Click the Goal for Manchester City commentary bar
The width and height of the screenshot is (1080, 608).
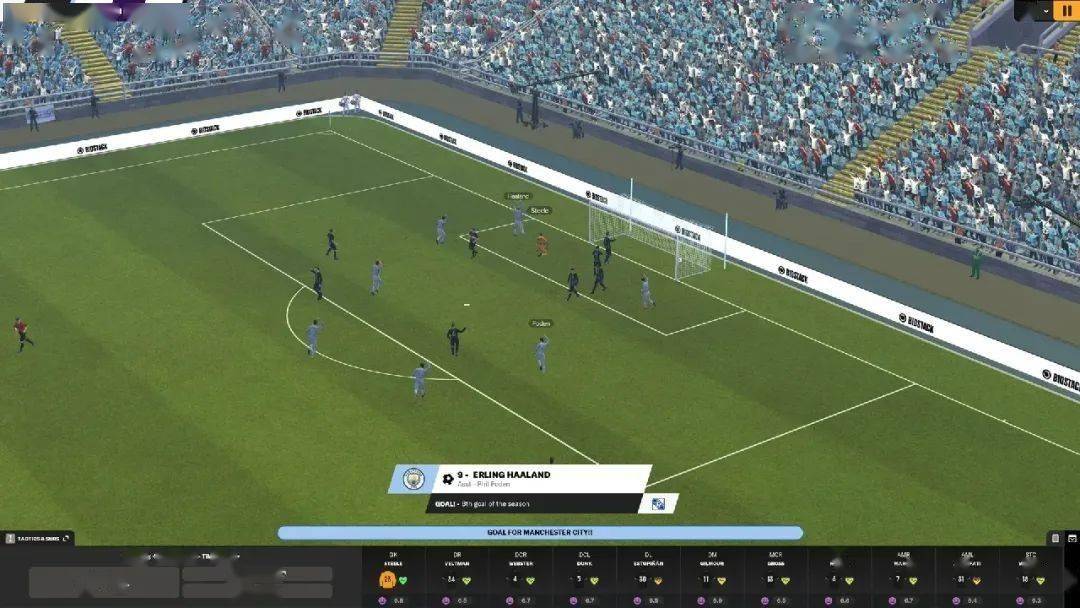tap(540, 533)
